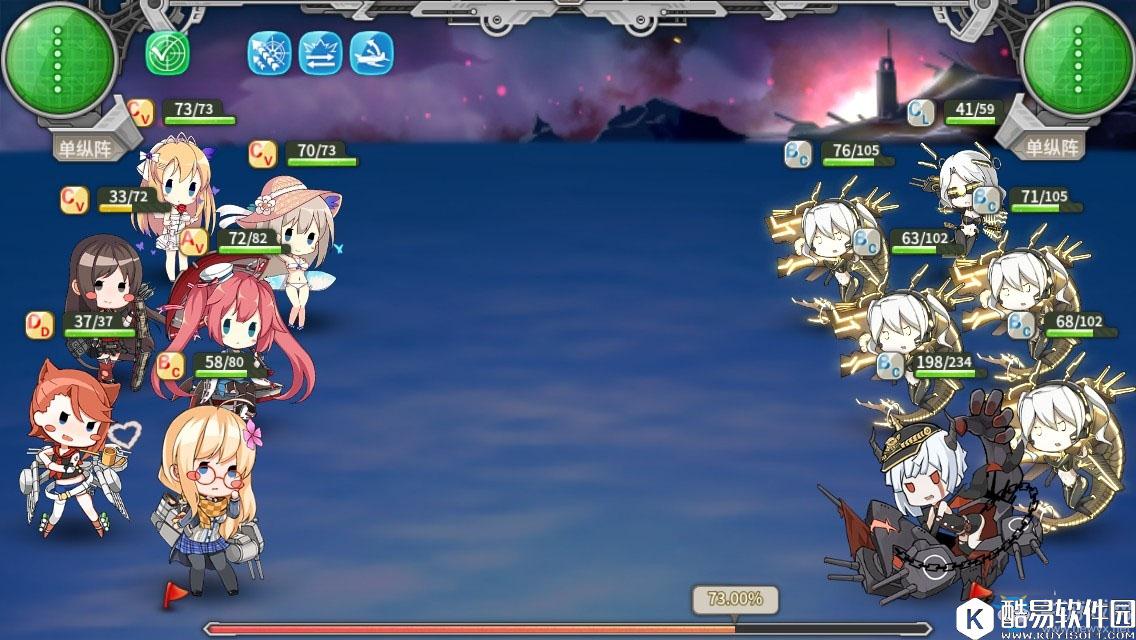
Task: Click the green radar checkmark icon
Action: coord(167,53)
